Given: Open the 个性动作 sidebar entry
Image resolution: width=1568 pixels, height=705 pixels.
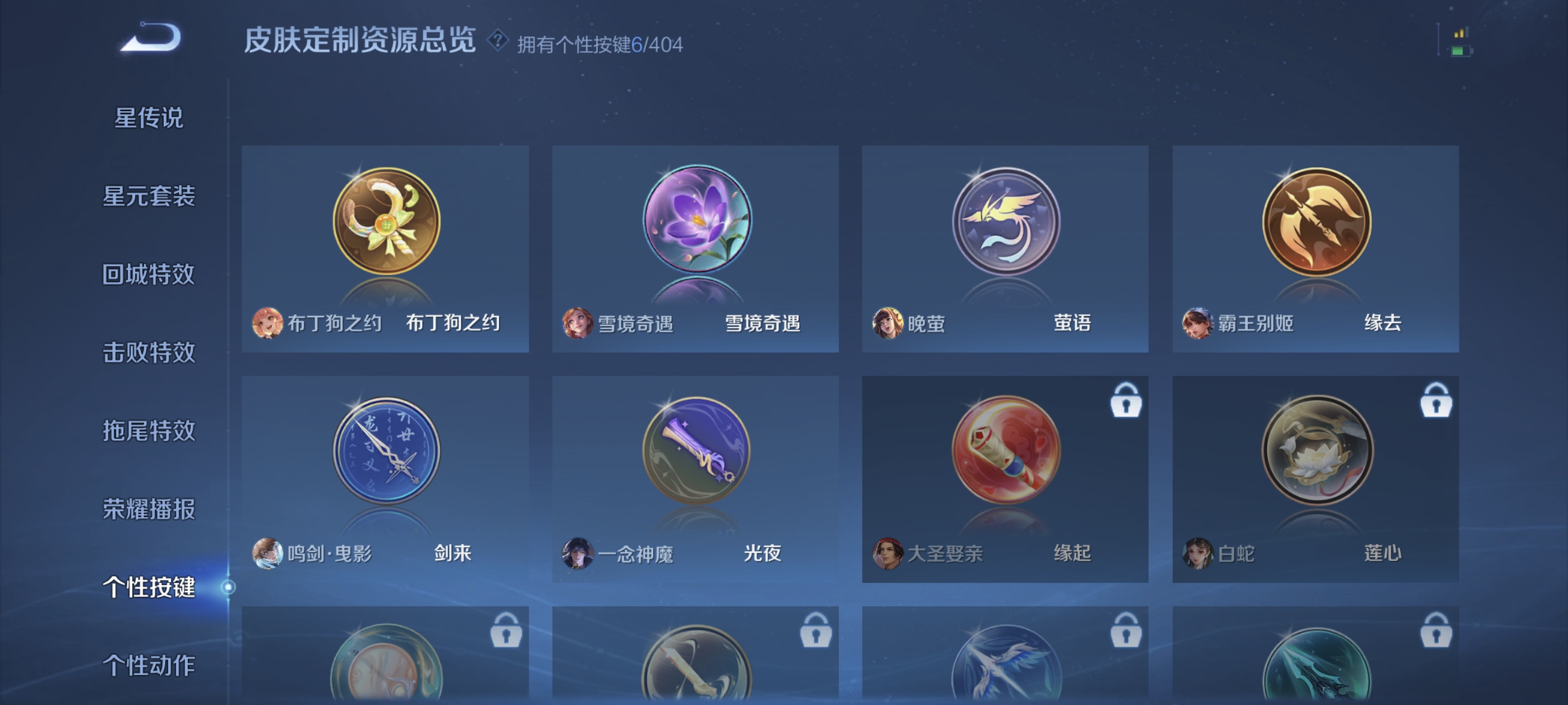Looking at the screenshot, I should [148, 667].
